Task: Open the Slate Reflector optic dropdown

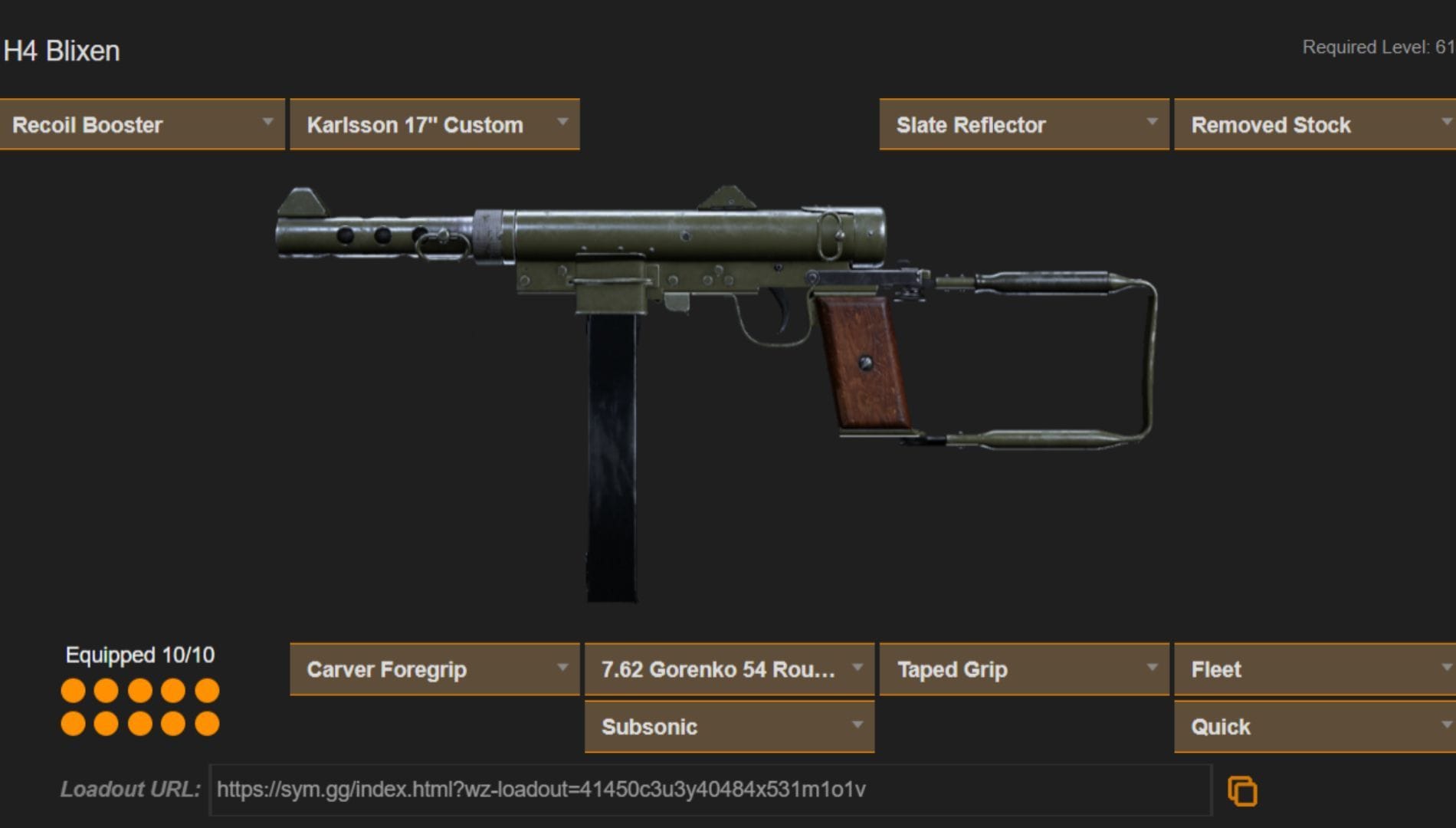Action: (x=1023, y=124)
